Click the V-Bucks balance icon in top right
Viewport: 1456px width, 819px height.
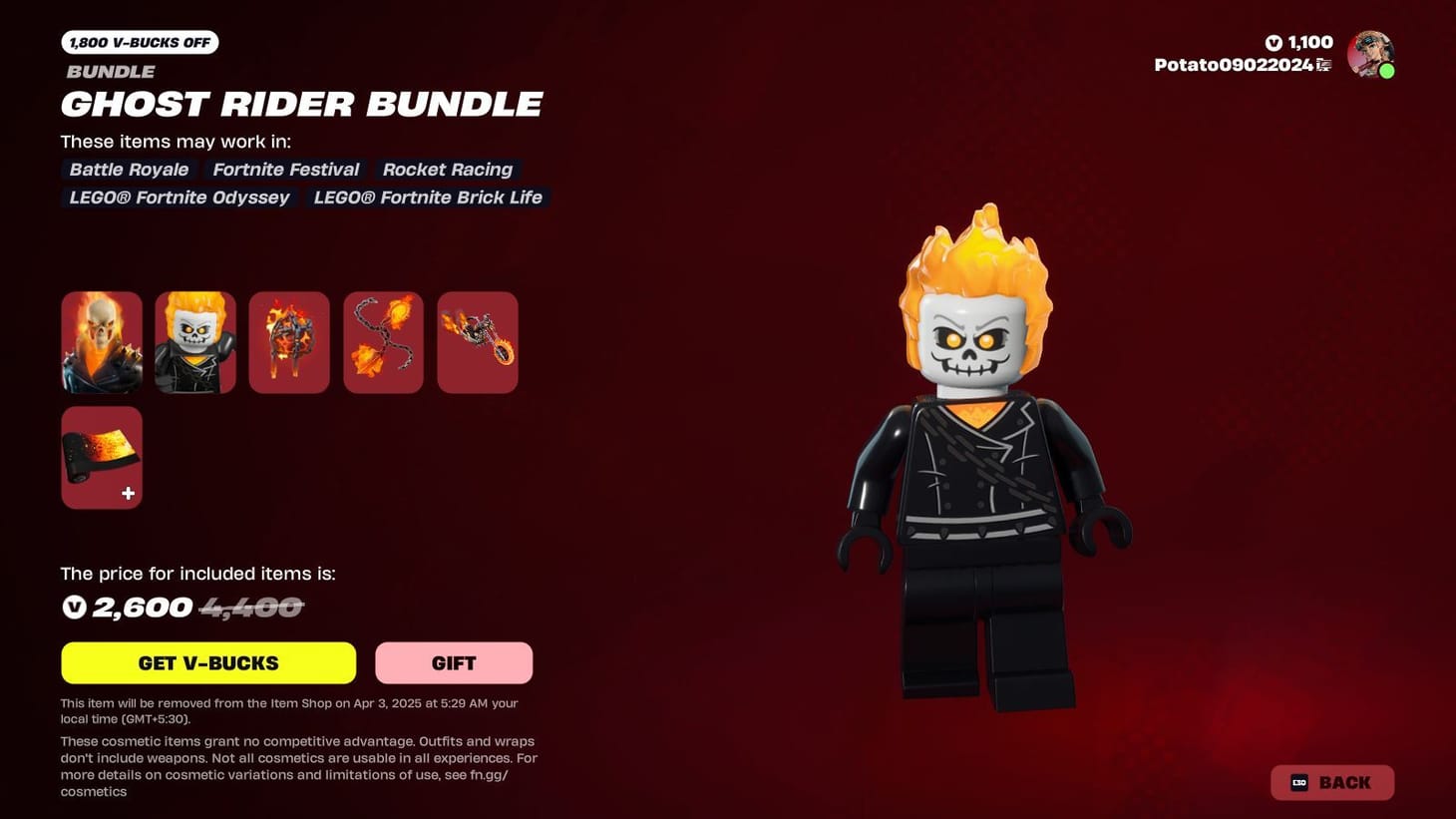coord(1272,42)
